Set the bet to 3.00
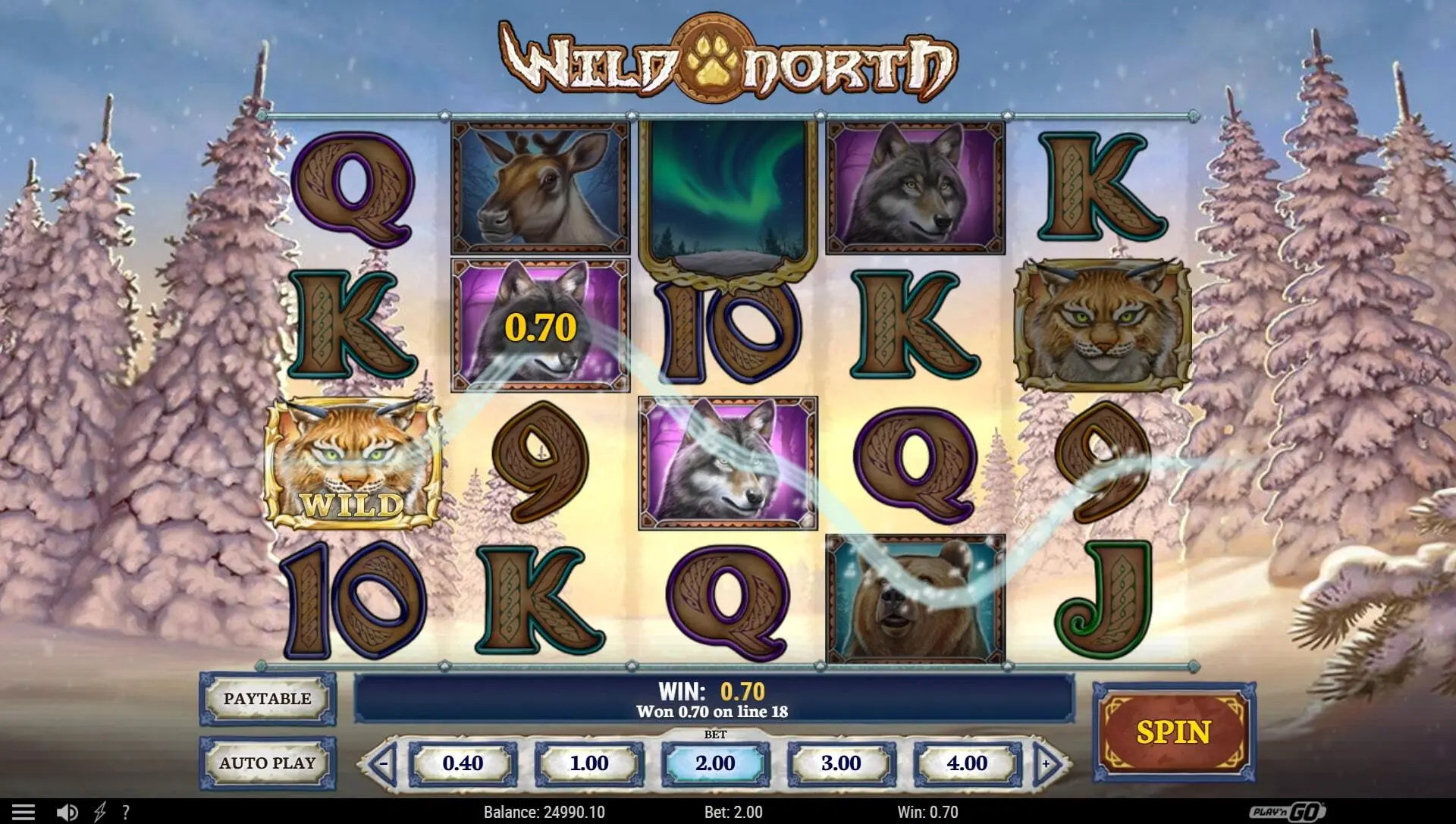This screenshot has height=824, width=1456. 841,763
